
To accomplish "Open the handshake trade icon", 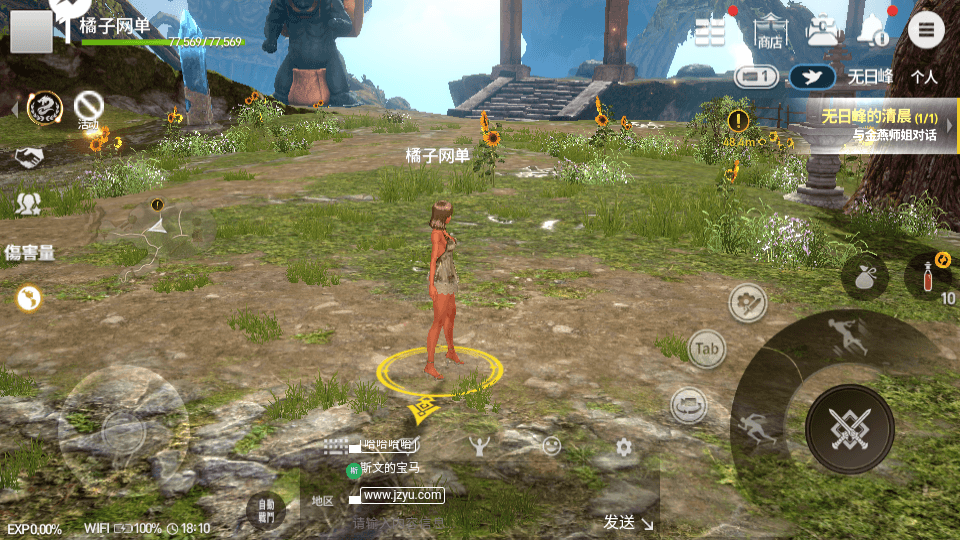I will [x=28, y=157].
